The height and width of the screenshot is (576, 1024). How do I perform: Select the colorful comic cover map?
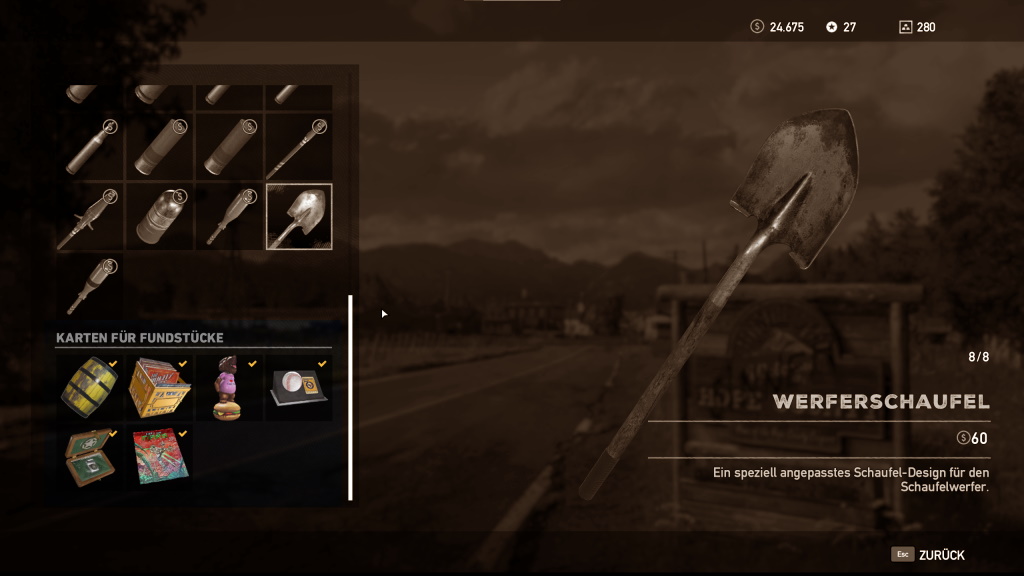[x=158, y=457]
